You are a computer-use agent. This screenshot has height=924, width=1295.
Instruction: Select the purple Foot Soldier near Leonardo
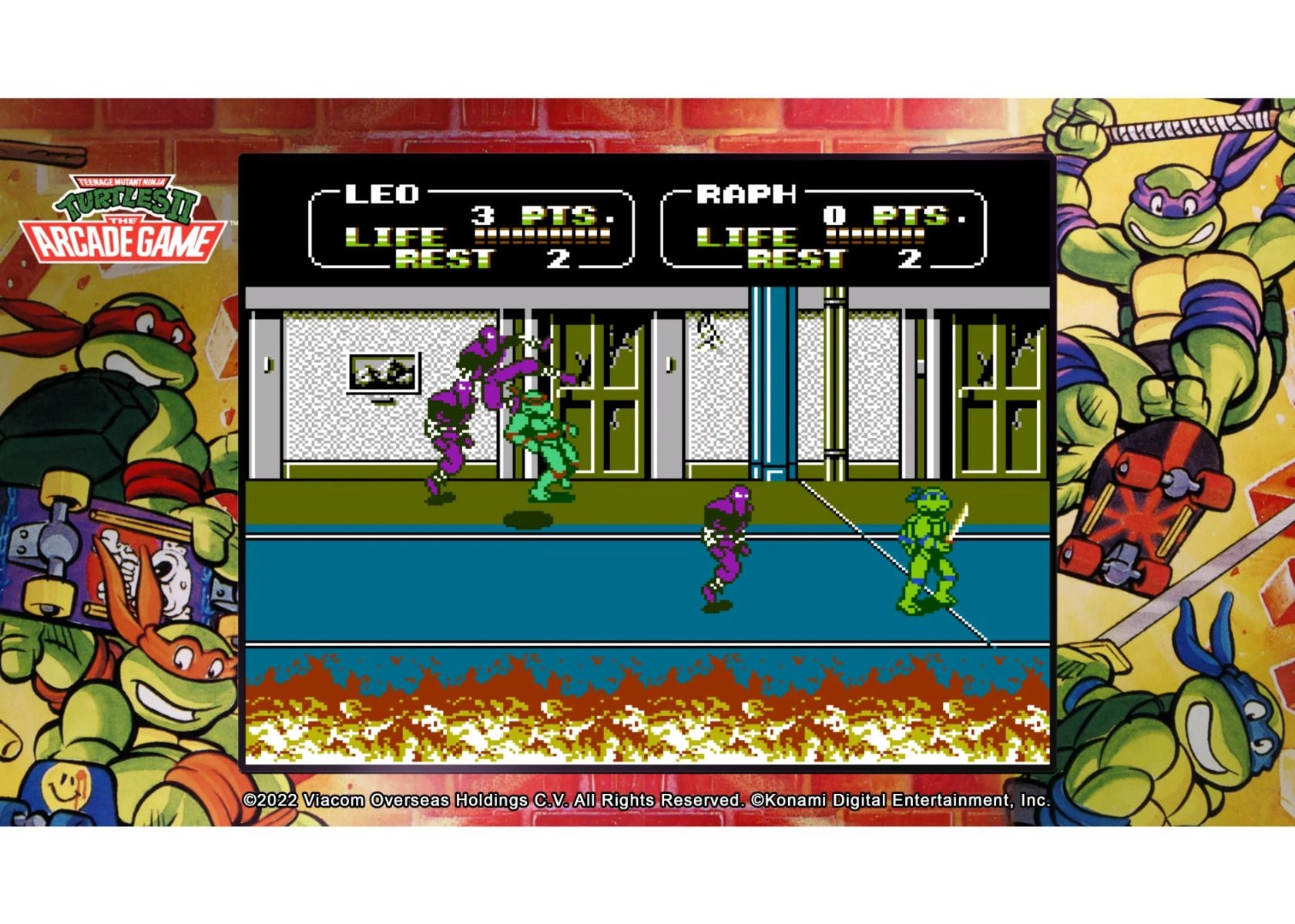pyautogui.click(x=728, y=539)
